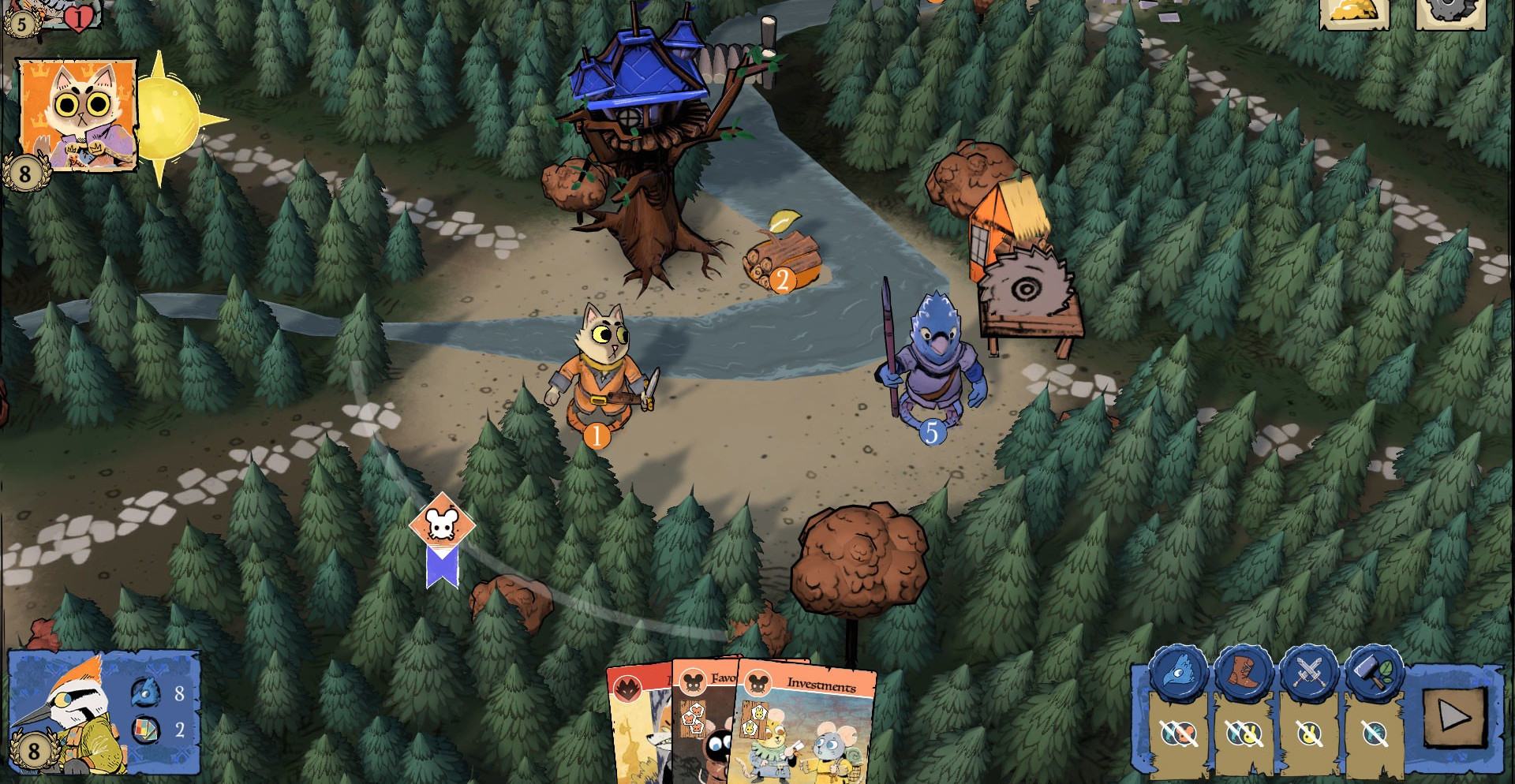
Task: Open the bird player faction panel
Action: click(x=103, y=713)
